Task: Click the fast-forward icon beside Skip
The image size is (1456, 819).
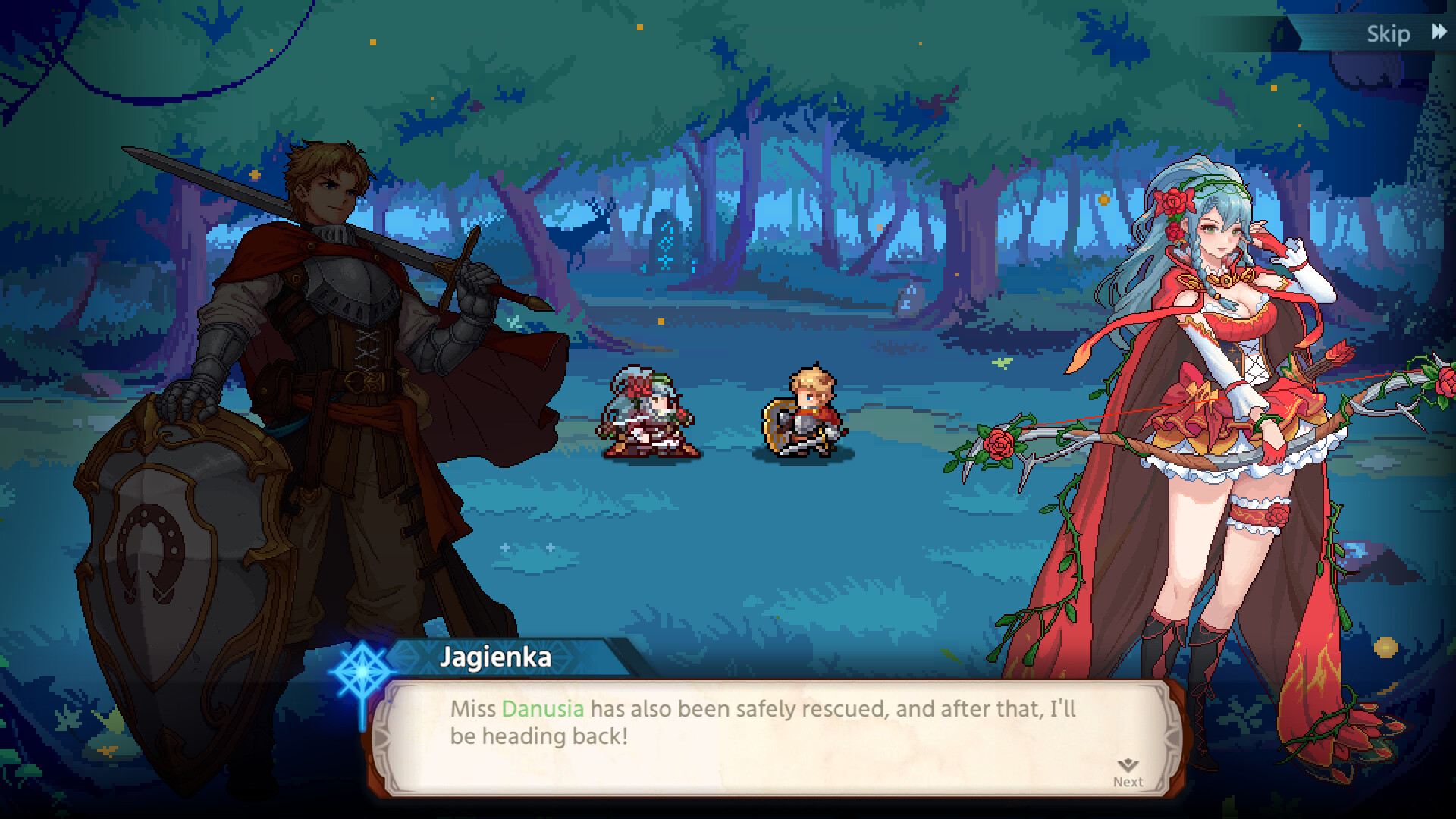Action: 1439,33
